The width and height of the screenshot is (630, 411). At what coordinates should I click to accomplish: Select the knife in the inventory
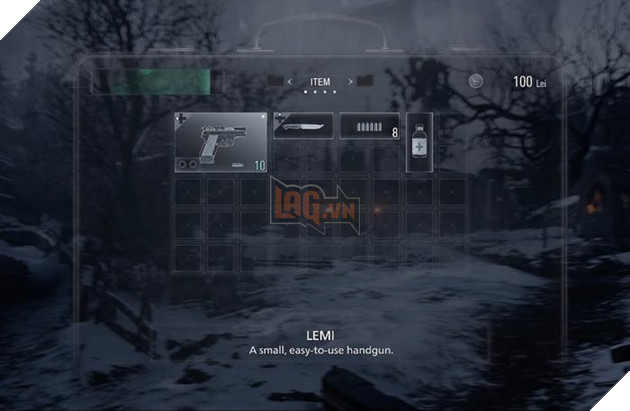[303, 126]
